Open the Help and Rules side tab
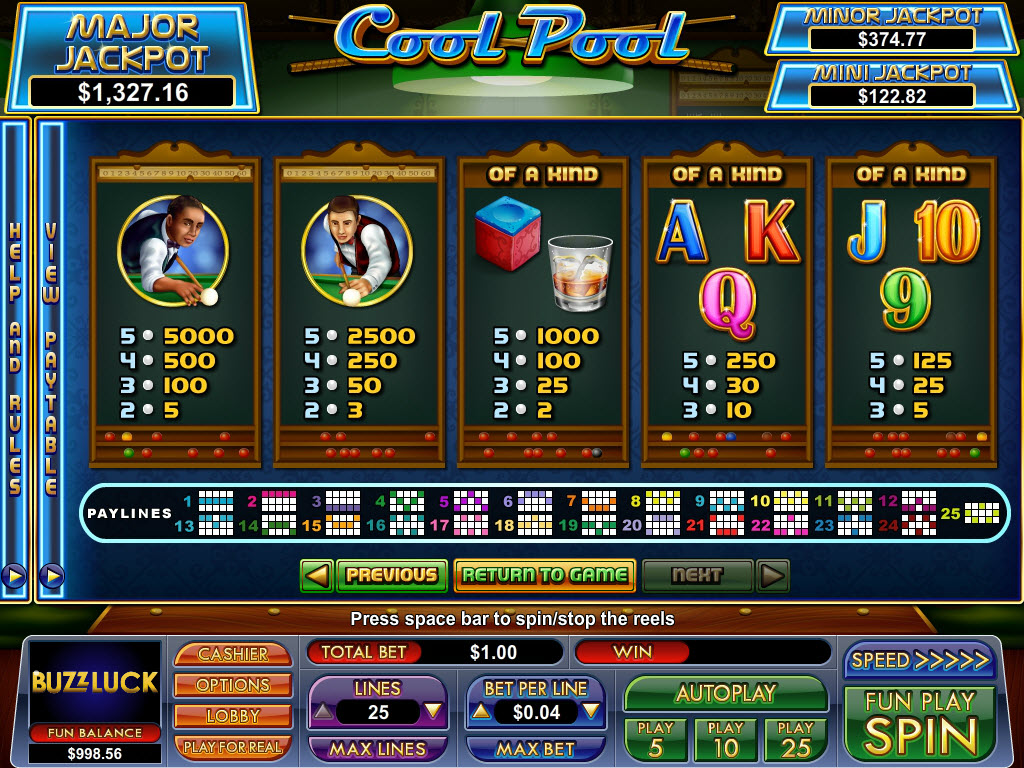The width and height of the screenshot is (1024, 768). (x=15, y=360)
